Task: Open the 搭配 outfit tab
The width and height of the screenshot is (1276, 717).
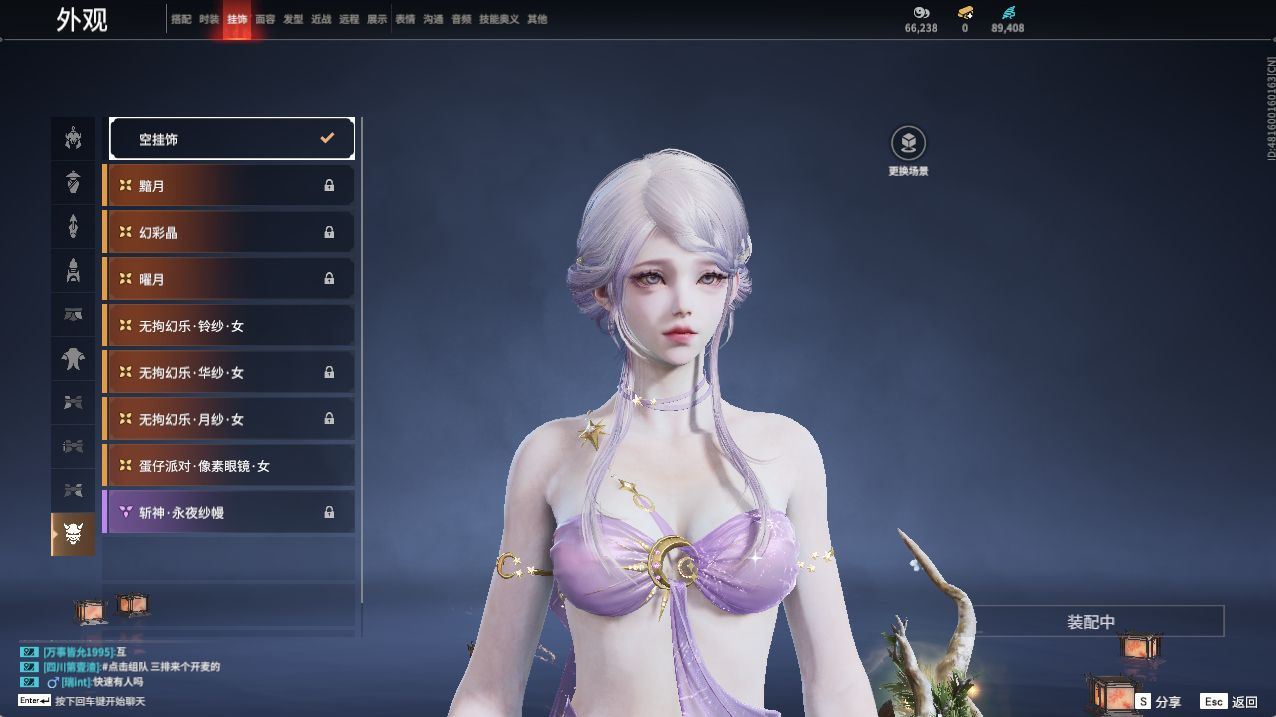Action: pyautogui.click(x=181, y=19)
